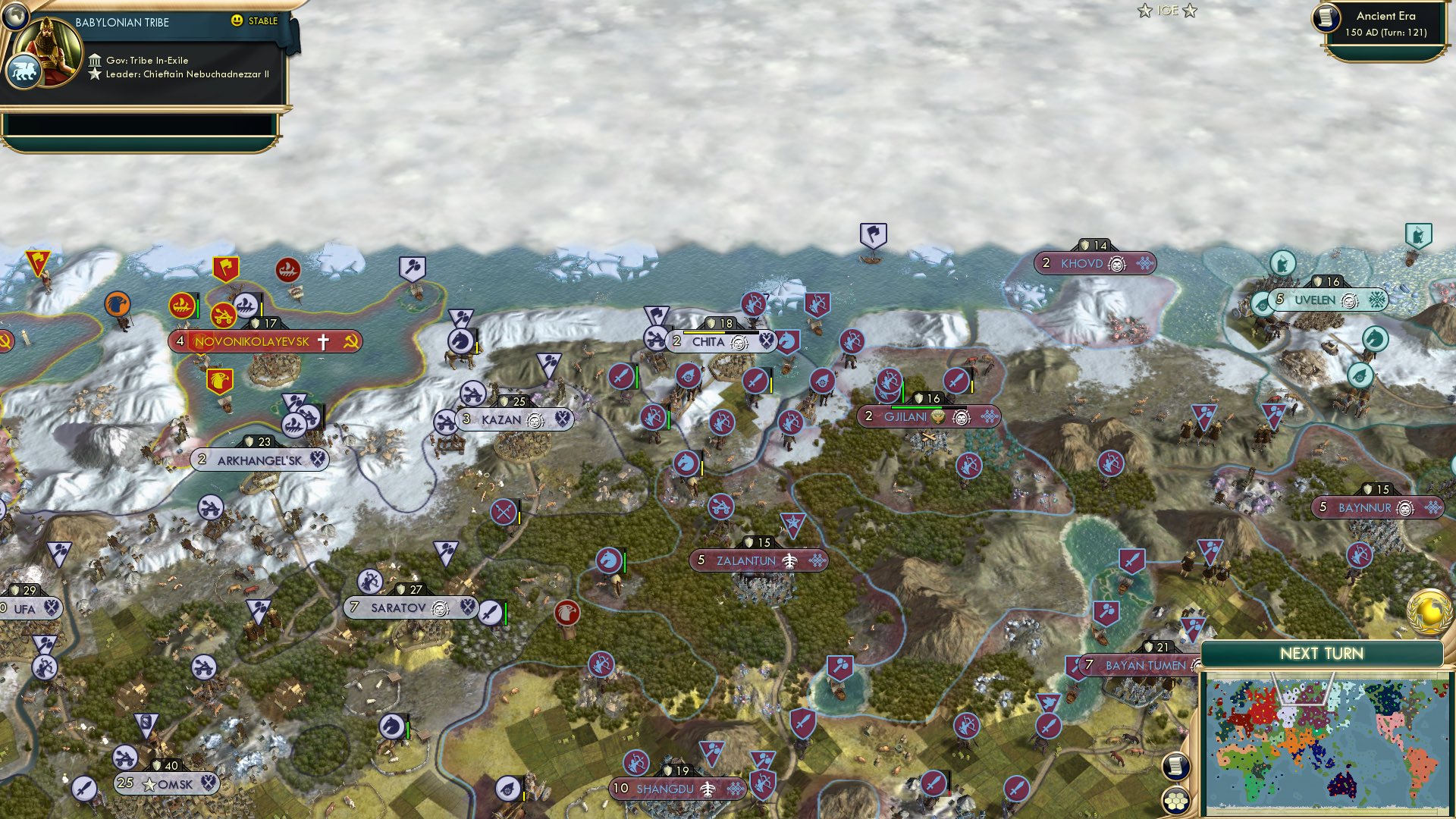Toggle the right IGE star at top center
This screenshot has height=819, width=1456.
point(1191,11)
